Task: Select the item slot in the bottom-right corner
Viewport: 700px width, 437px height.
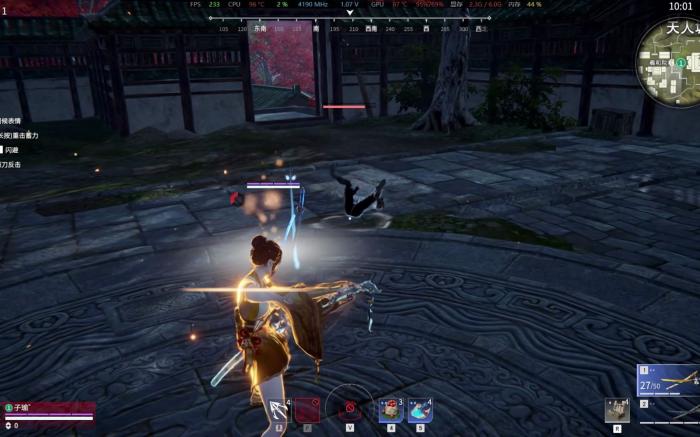Action: (x=617, y=409)
